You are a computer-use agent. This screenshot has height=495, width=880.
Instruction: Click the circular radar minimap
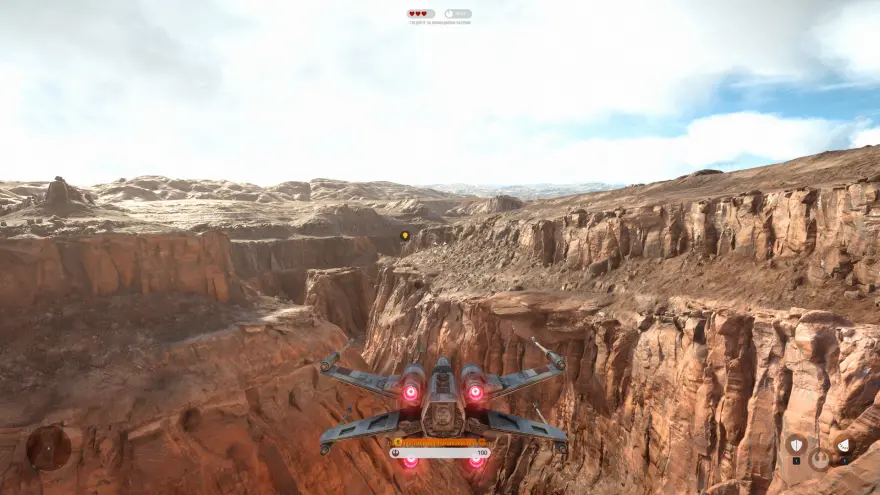48,447
